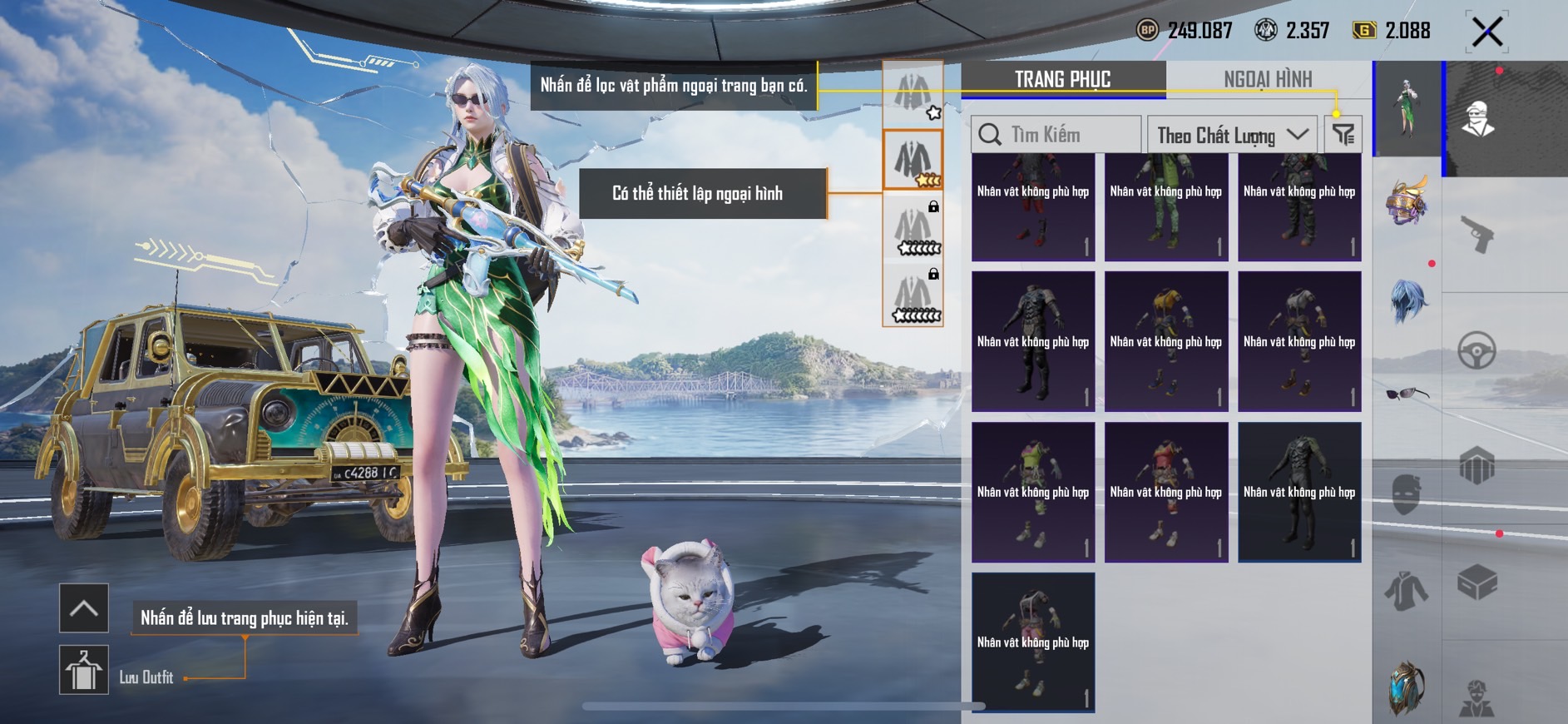Open the face mask equipment slot

click(1407, 493)
